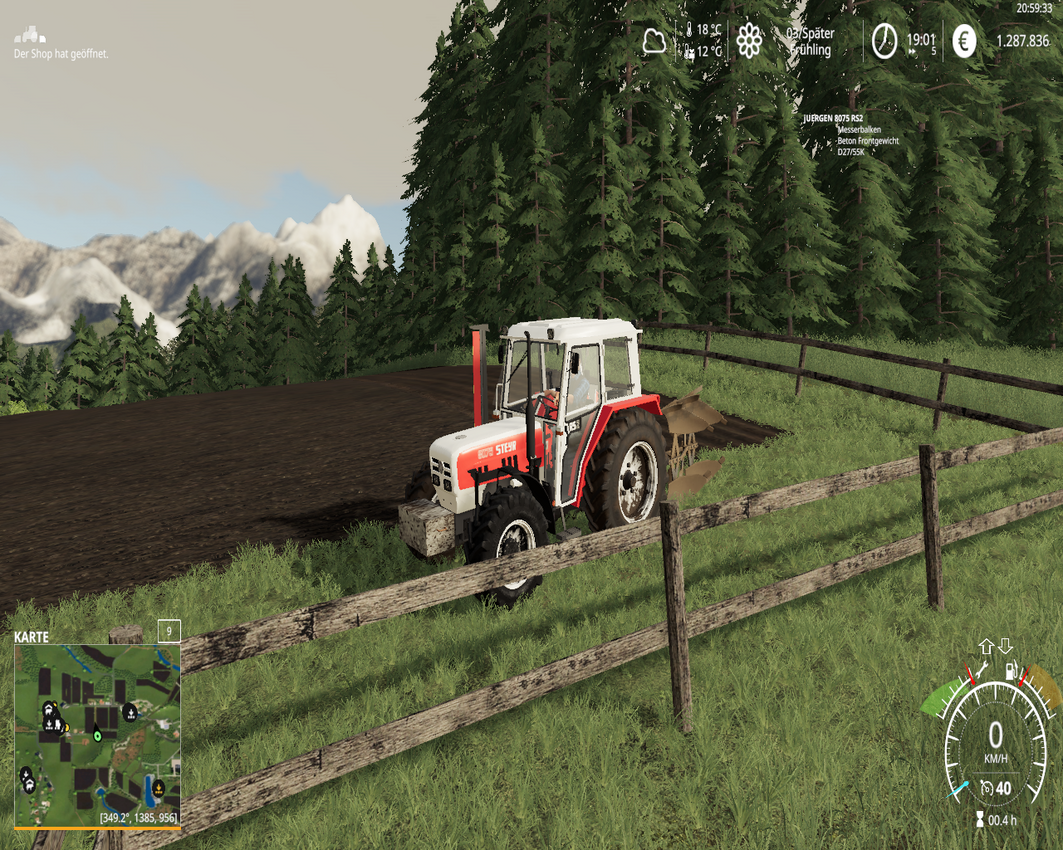
Task: Click the cloud weather icon
Action: click(x=654, y=41)
